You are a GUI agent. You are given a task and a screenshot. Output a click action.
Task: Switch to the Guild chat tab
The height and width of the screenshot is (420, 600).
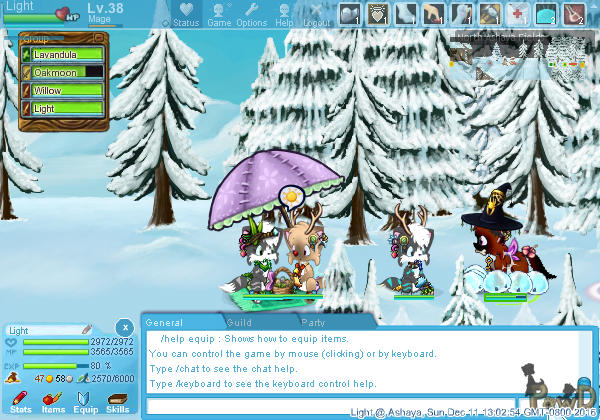coord(240,323)
